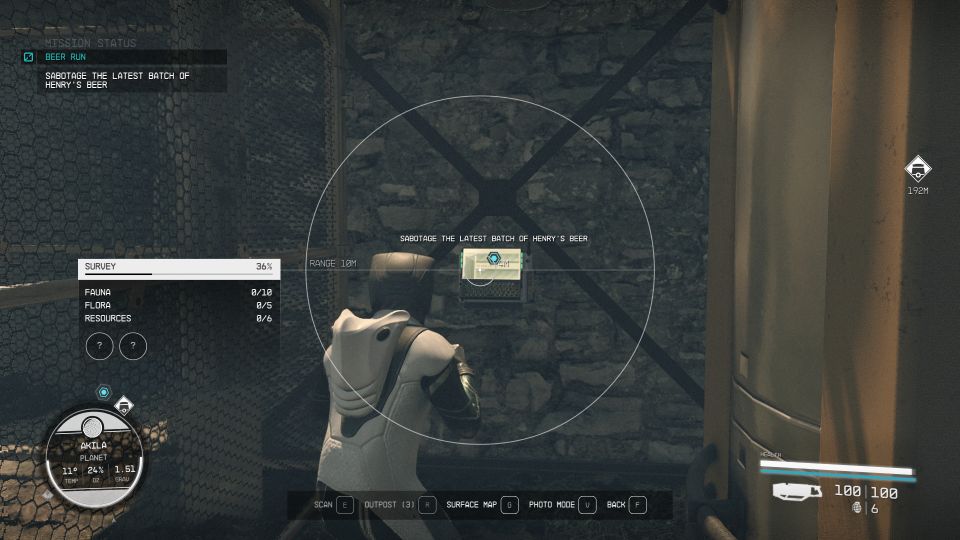Screen dimensions: 960x540
Task: Select the Fauna survey row
Action: tap(178, 292)
